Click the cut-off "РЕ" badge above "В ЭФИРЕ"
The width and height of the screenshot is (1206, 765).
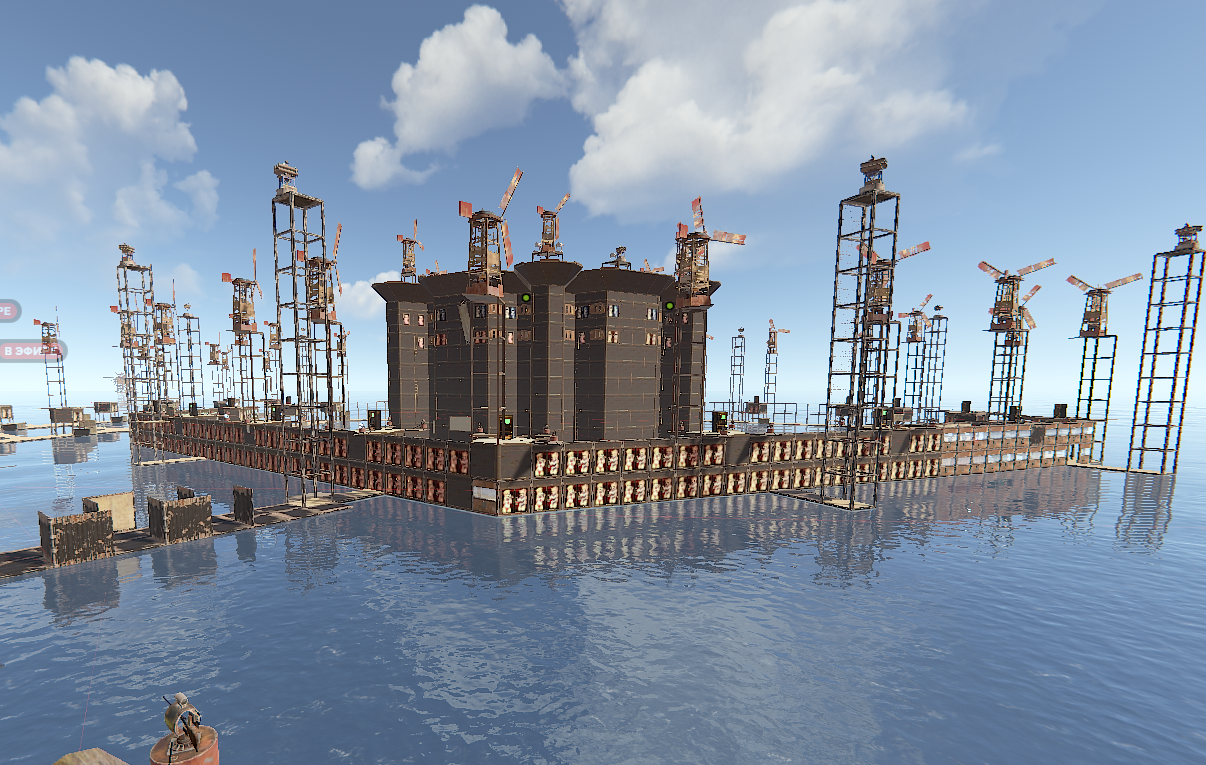[x=8, y=311]
